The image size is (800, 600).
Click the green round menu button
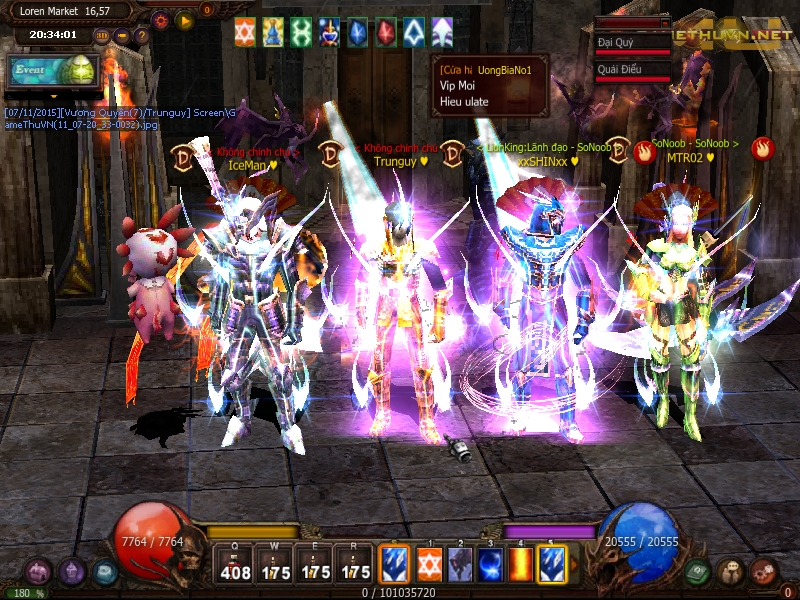tap(698, 572)
